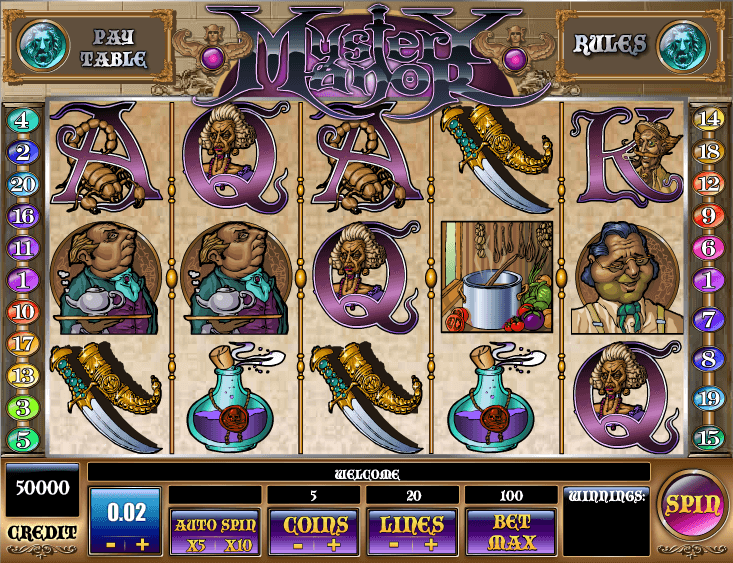Image resolution: width=733 pixels, height=563 pixels.
Task: Click payline number 5 marker
Action: (x=24, y=437)
